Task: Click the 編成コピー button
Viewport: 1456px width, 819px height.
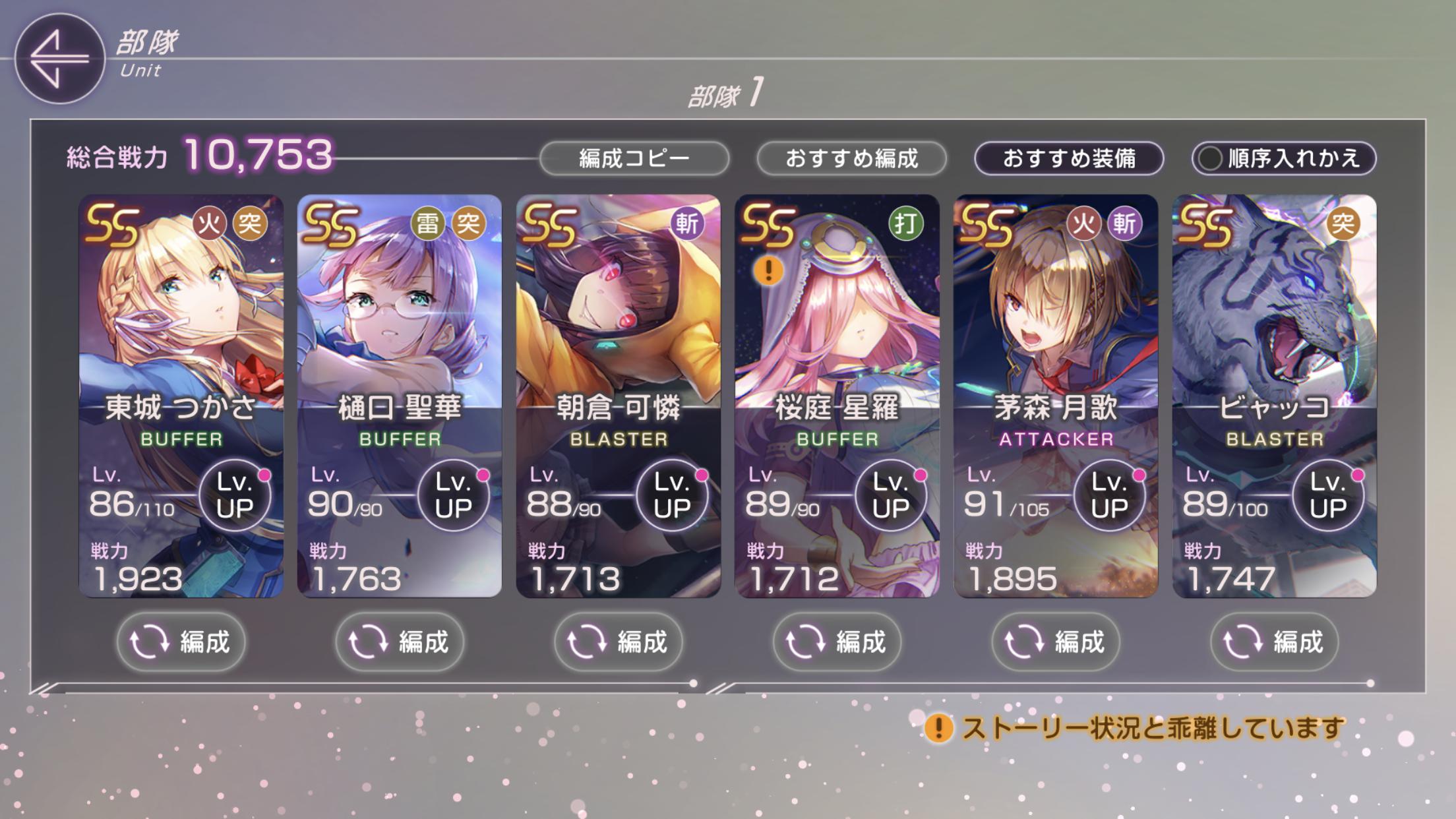Action: pyautogui.click(x=634, y=159)
